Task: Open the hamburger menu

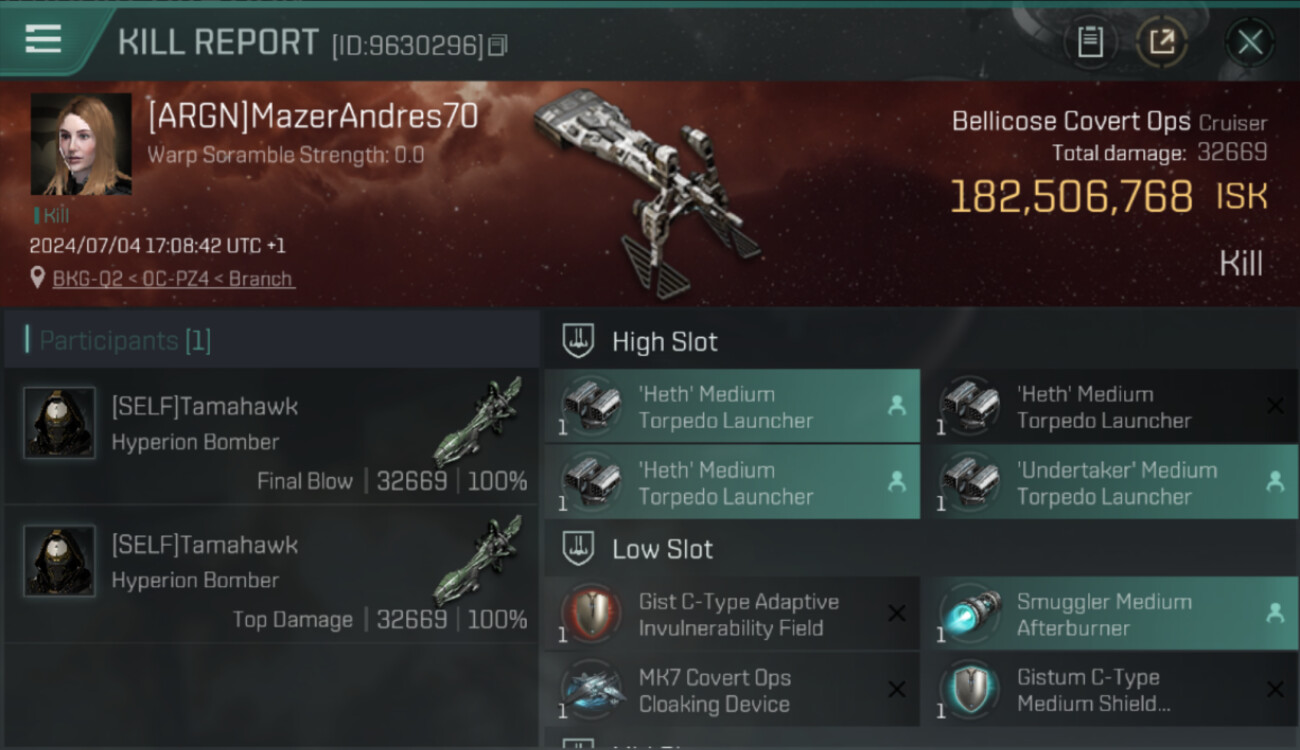Action: (43, 40)
